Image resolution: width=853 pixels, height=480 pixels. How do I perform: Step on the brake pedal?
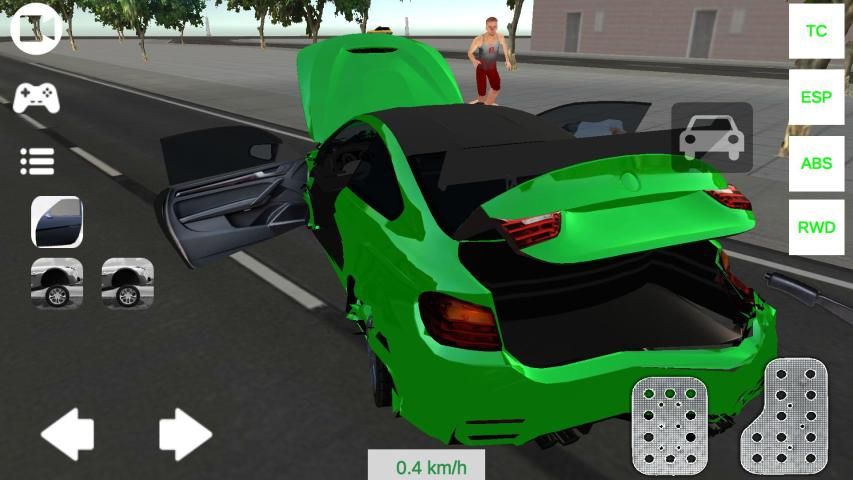pos(669,425)
